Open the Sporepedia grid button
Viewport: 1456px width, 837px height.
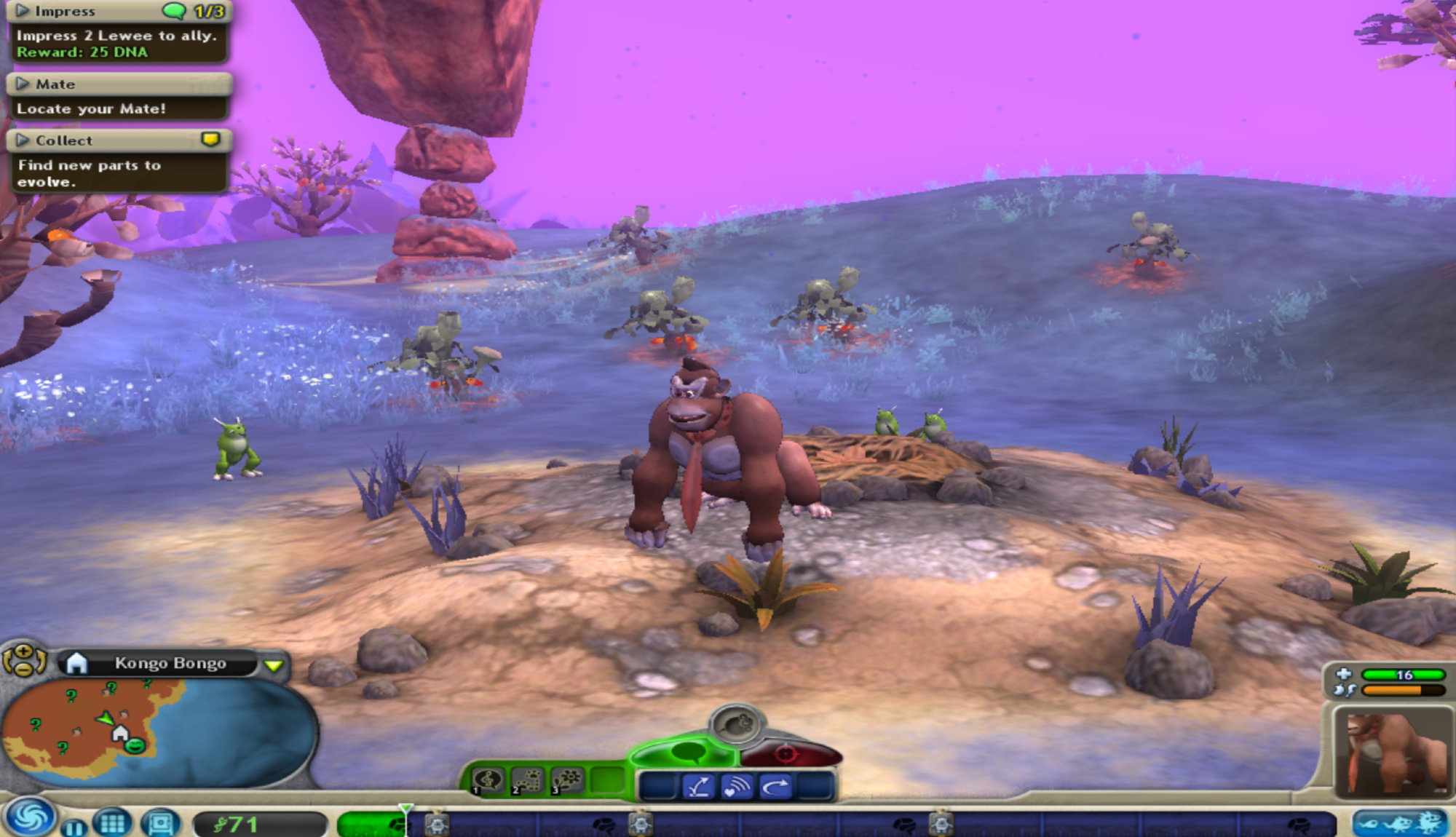click(x=112, y=823)
